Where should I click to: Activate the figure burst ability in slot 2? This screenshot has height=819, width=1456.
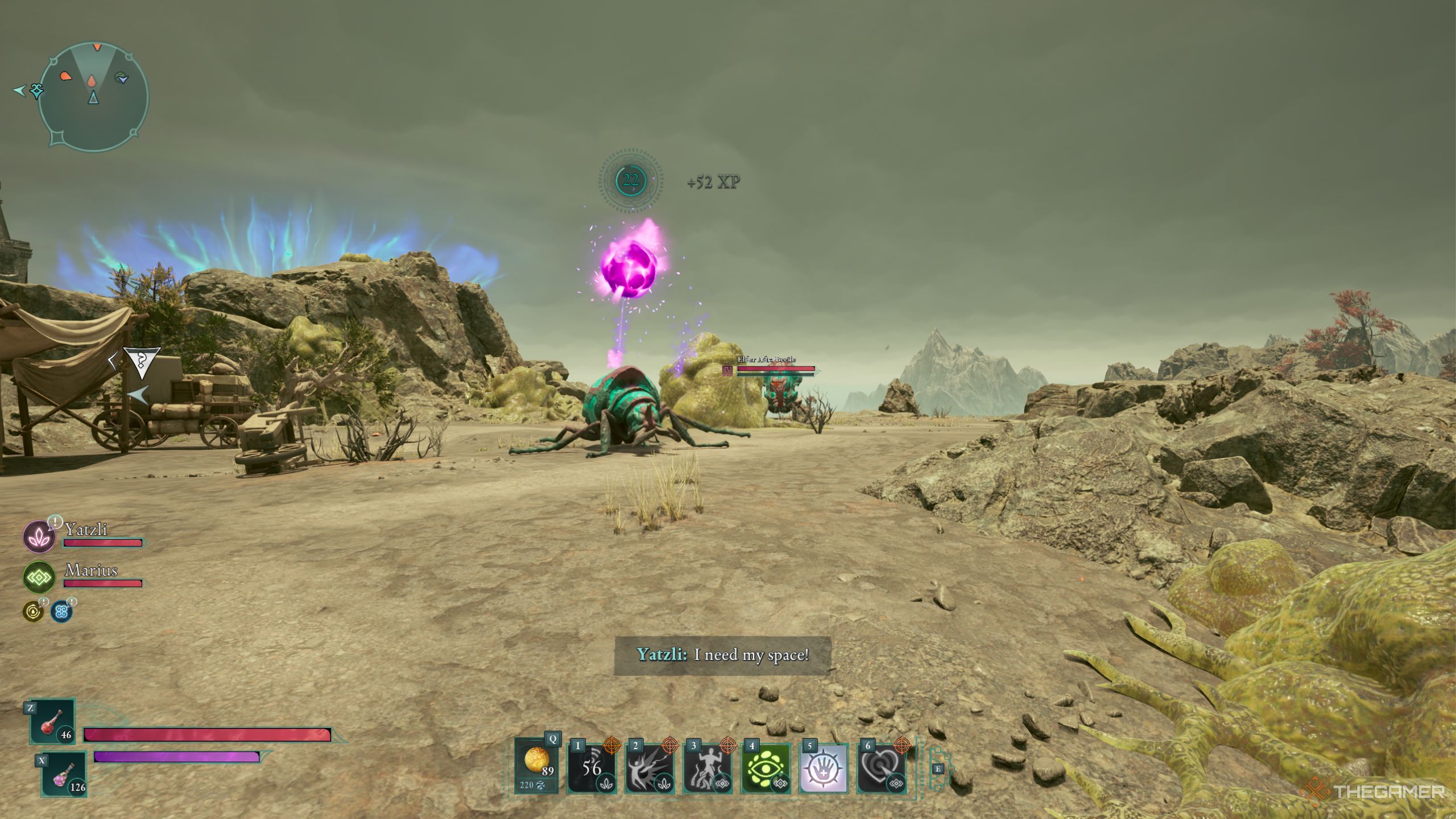point(650,768)
